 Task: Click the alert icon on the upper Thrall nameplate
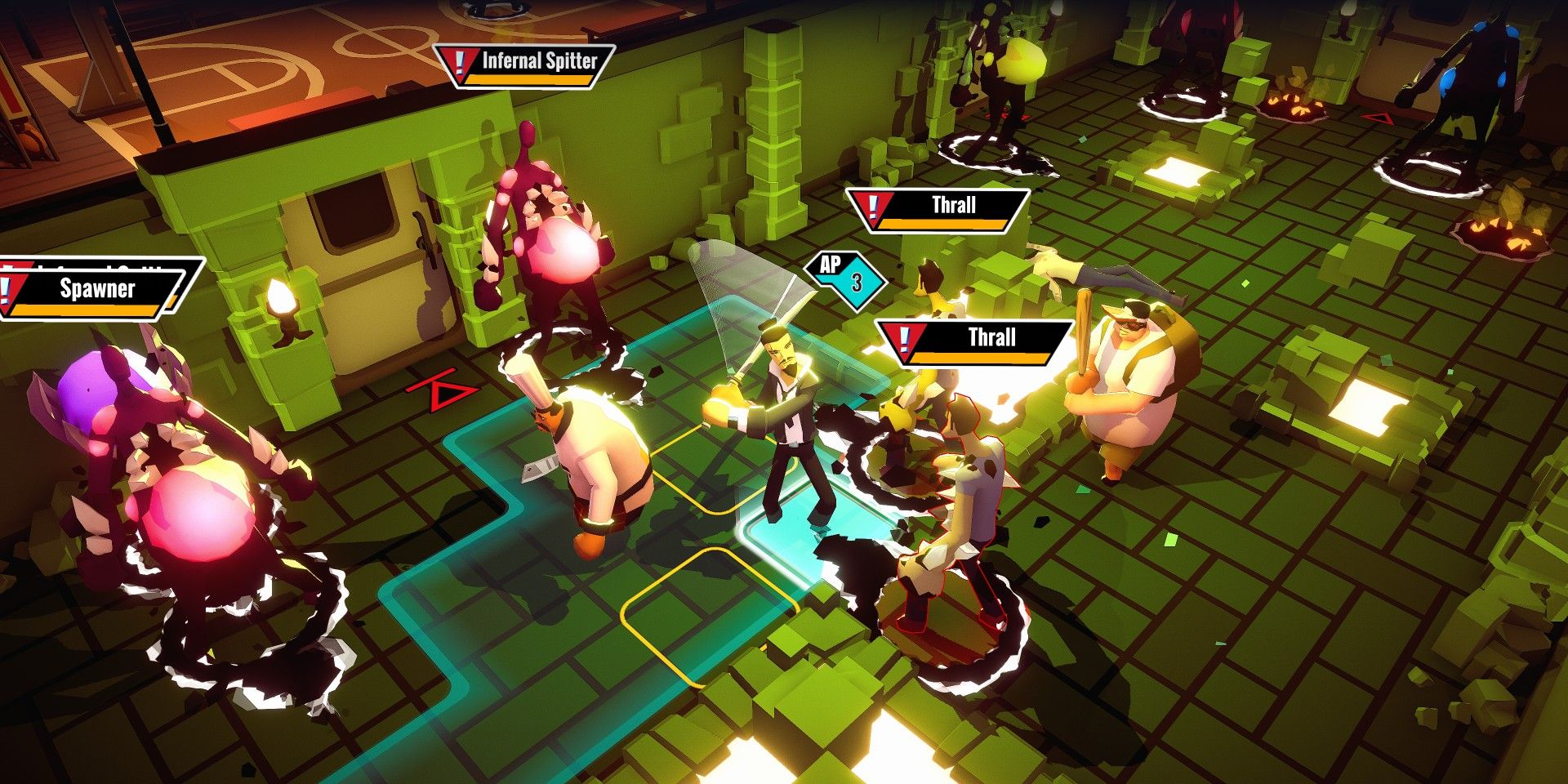[871, 204]
